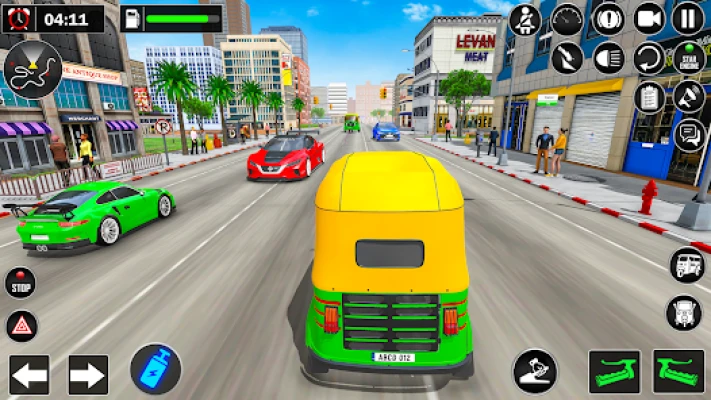Tap the wiper stalk icon
Image resolution: width=711 pixels, height=400 pixels.
(567, 57)
